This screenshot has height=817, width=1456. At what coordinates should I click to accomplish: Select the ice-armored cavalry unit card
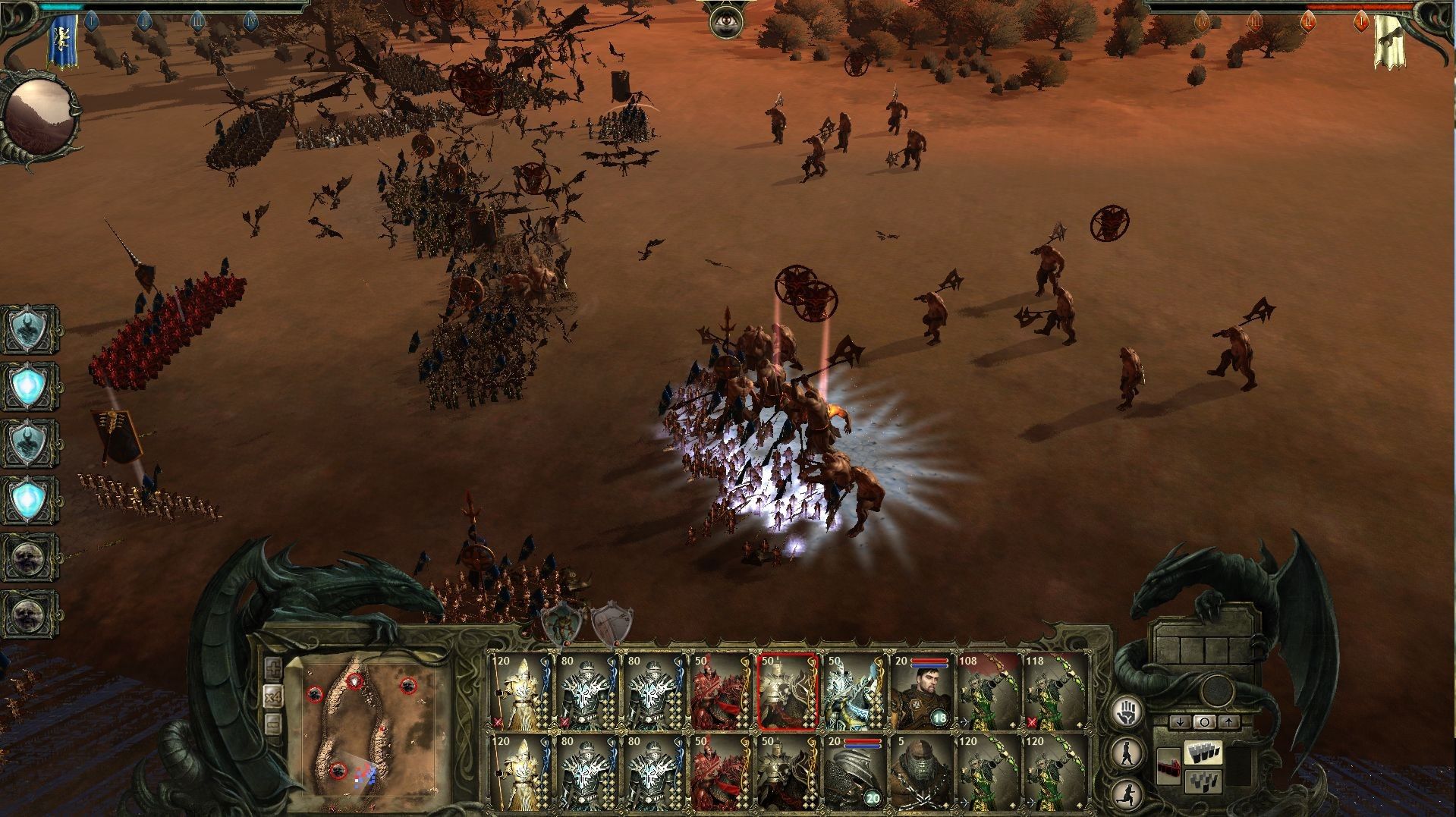854,690
